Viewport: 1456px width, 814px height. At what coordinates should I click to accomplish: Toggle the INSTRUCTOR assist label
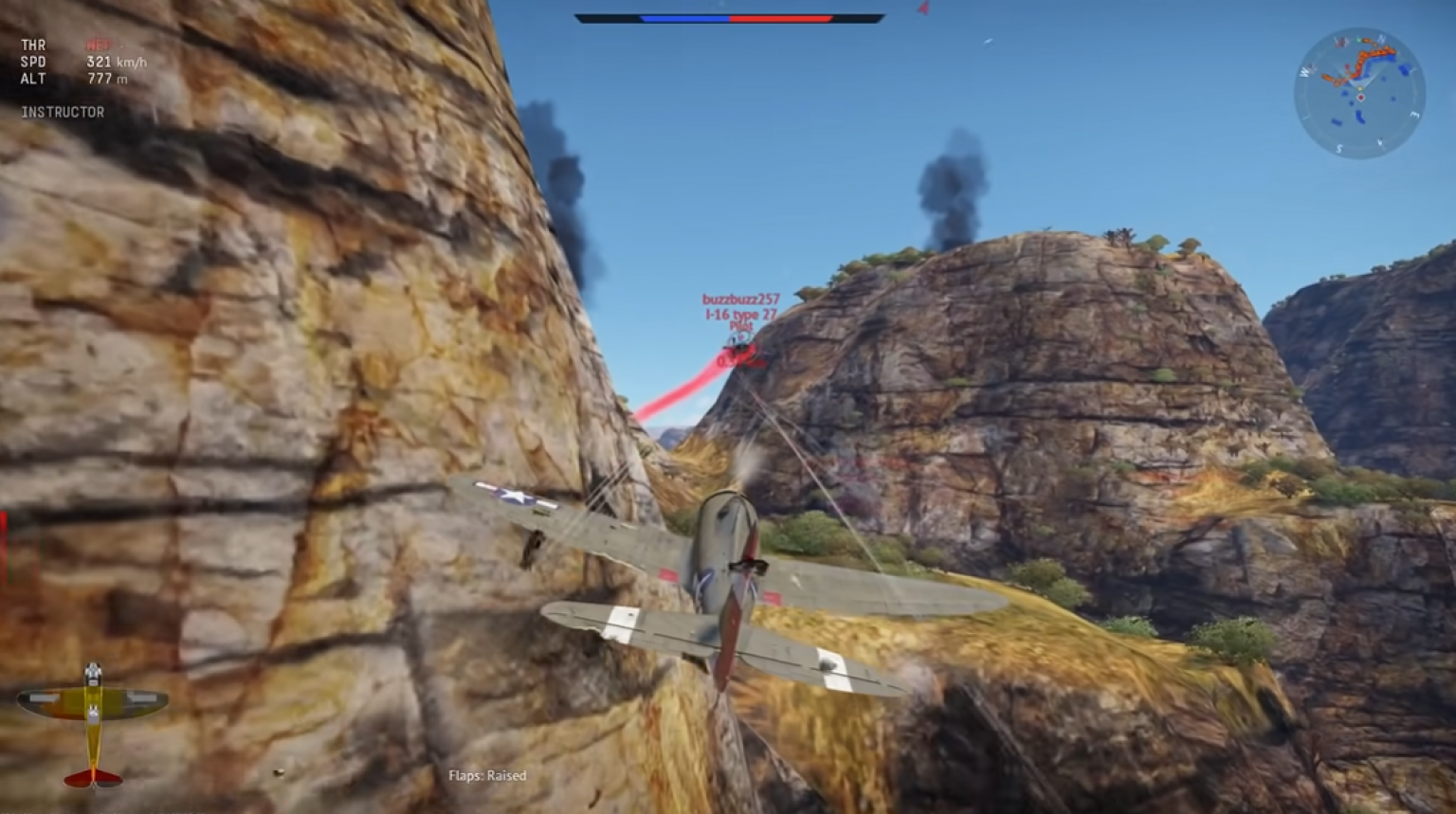click(62, 112)
